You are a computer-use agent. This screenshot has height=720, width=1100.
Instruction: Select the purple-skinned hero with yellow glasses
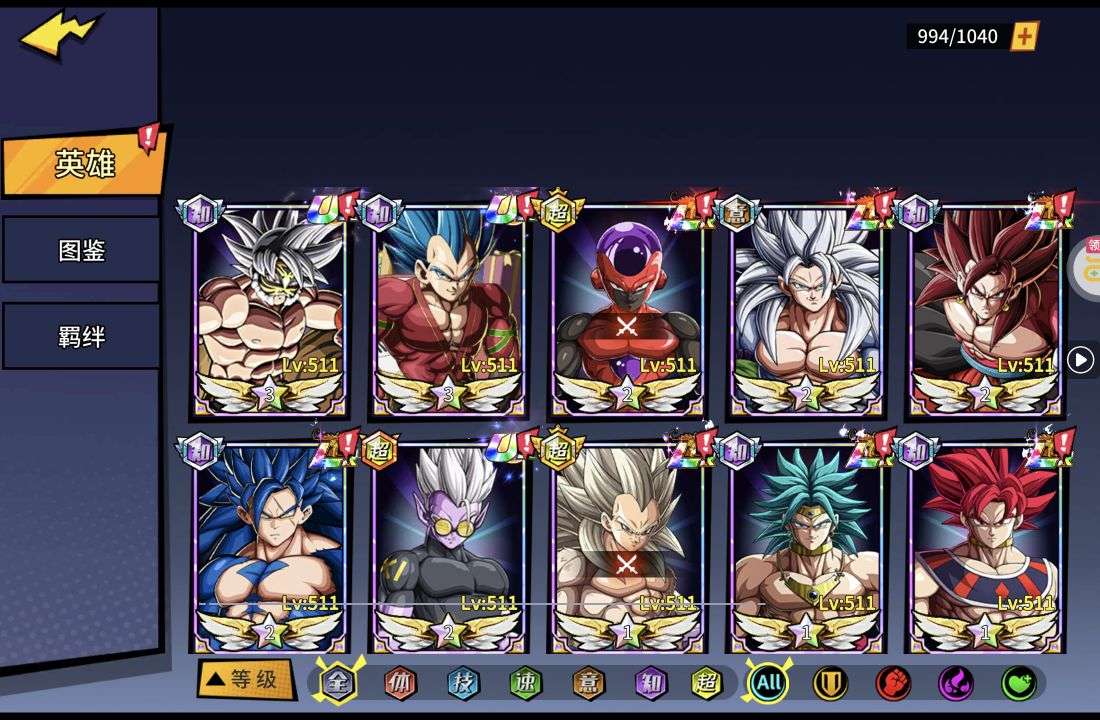click(x=447, y=545)
